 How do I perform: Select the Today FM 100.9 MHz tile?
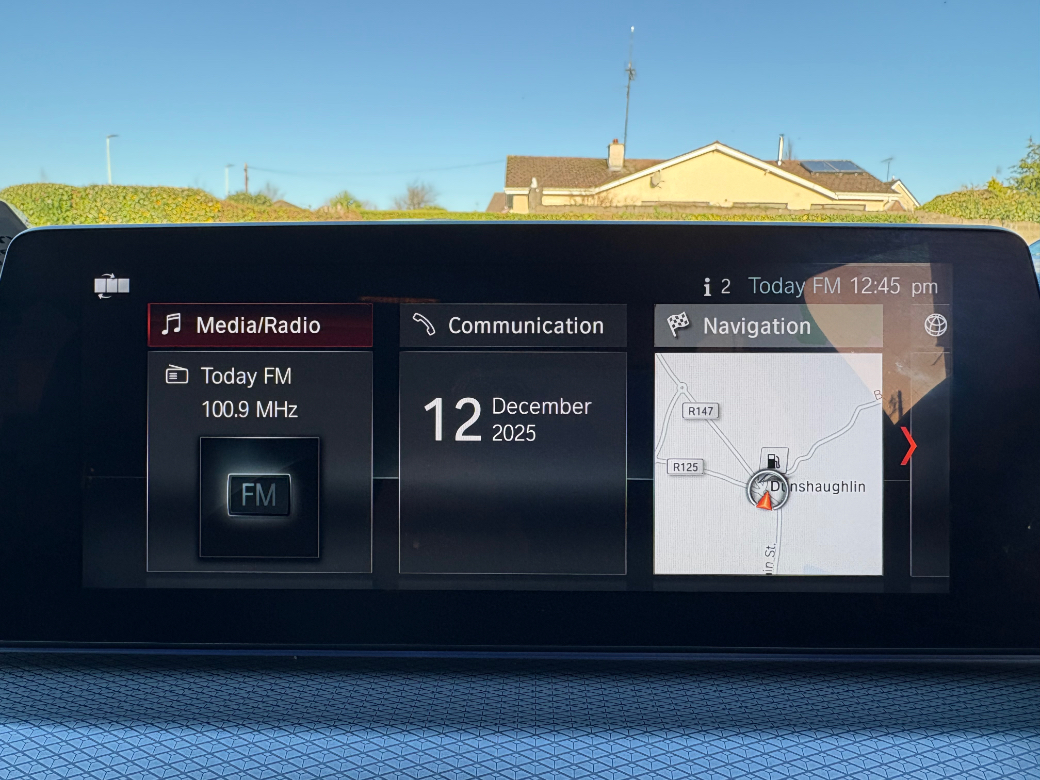[260, 462]
